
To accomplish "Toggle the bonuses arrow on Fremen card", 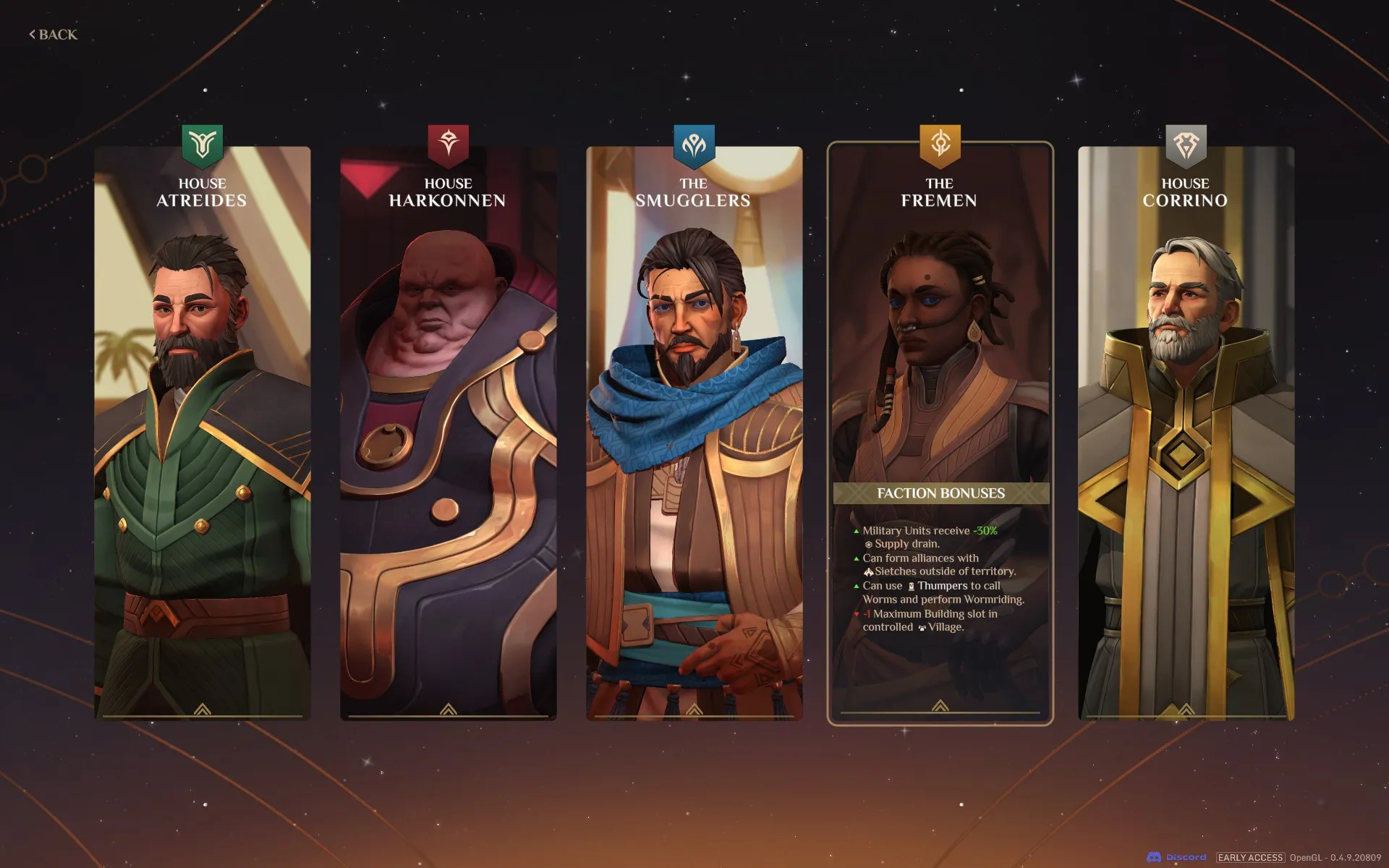I will pos(940,706).
